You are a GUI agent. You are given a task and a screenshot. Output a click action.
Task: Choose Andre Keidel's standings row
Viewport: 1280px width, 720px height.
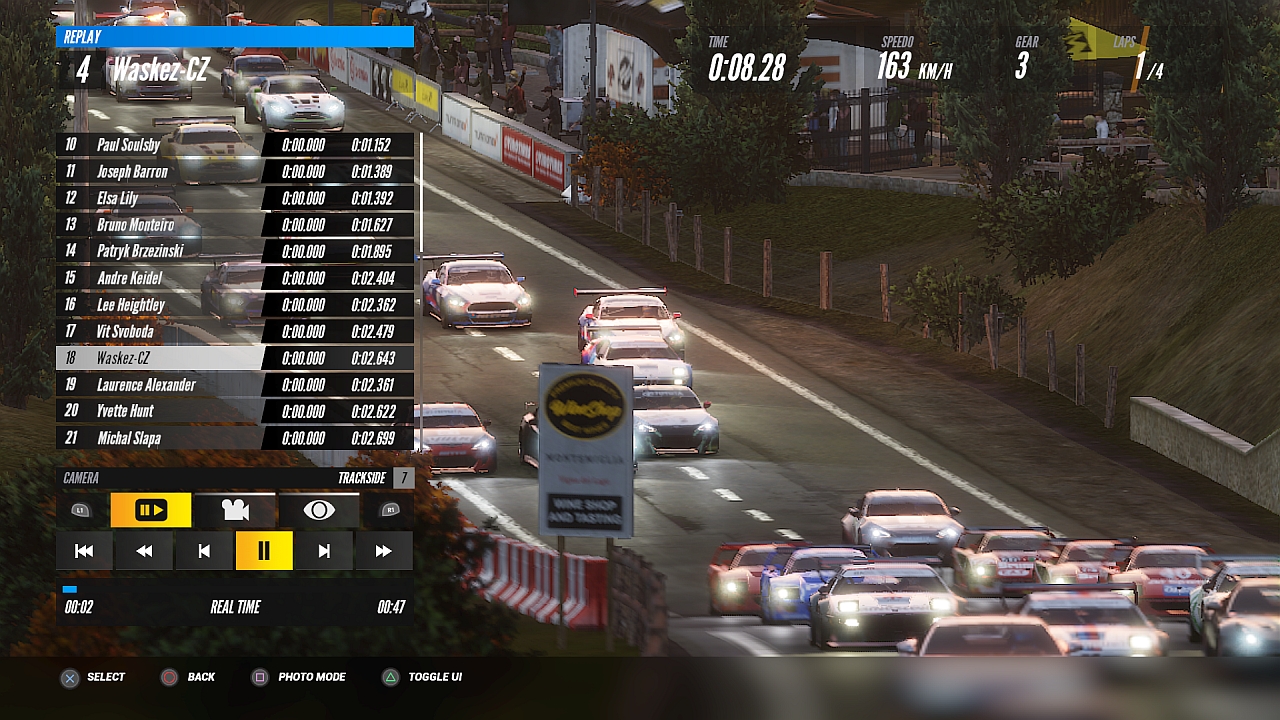point(160,278)
